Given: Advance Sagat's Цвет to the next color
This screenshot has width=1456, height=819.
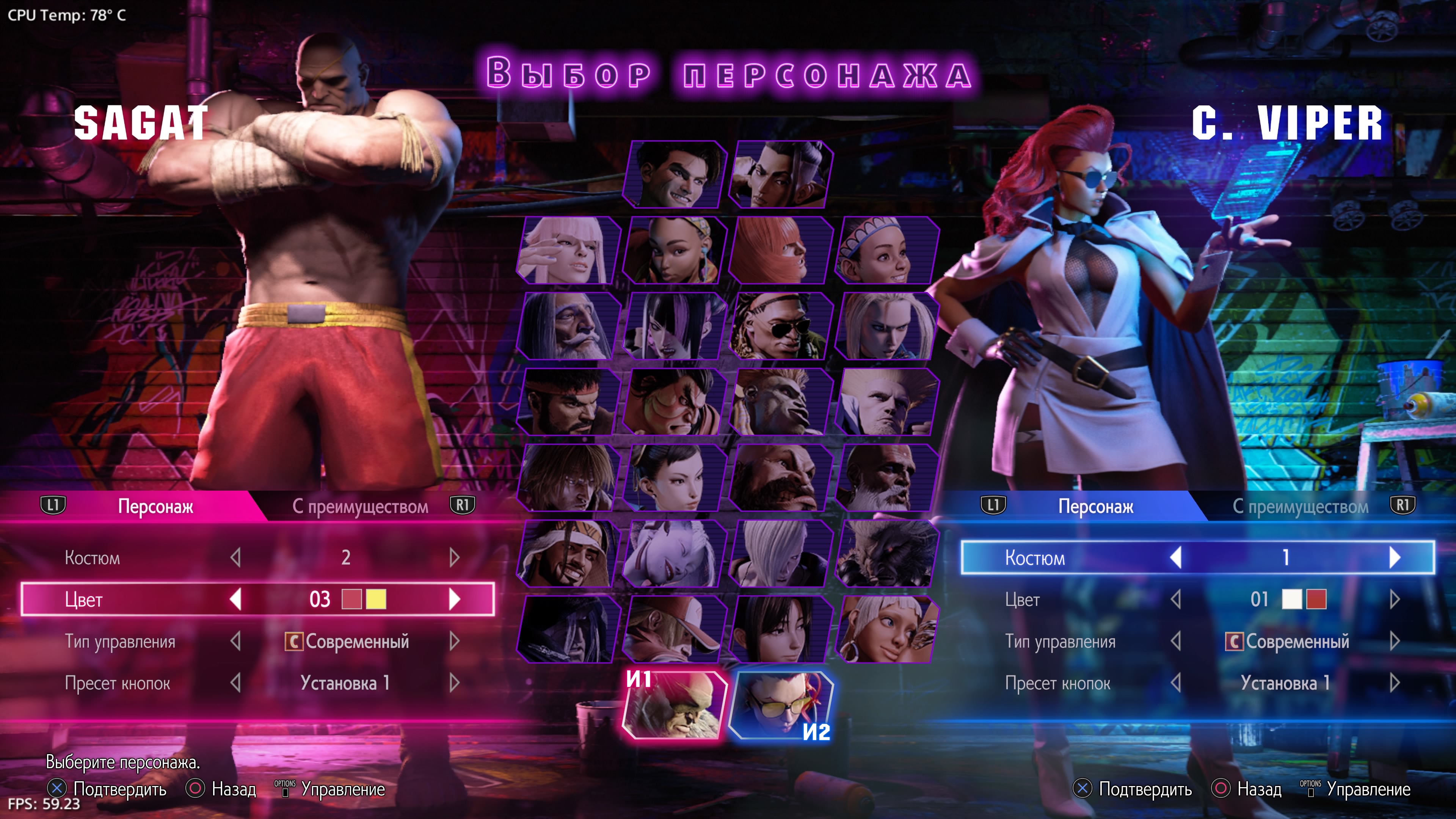Looking at the screenshot, I should point(455,599).
